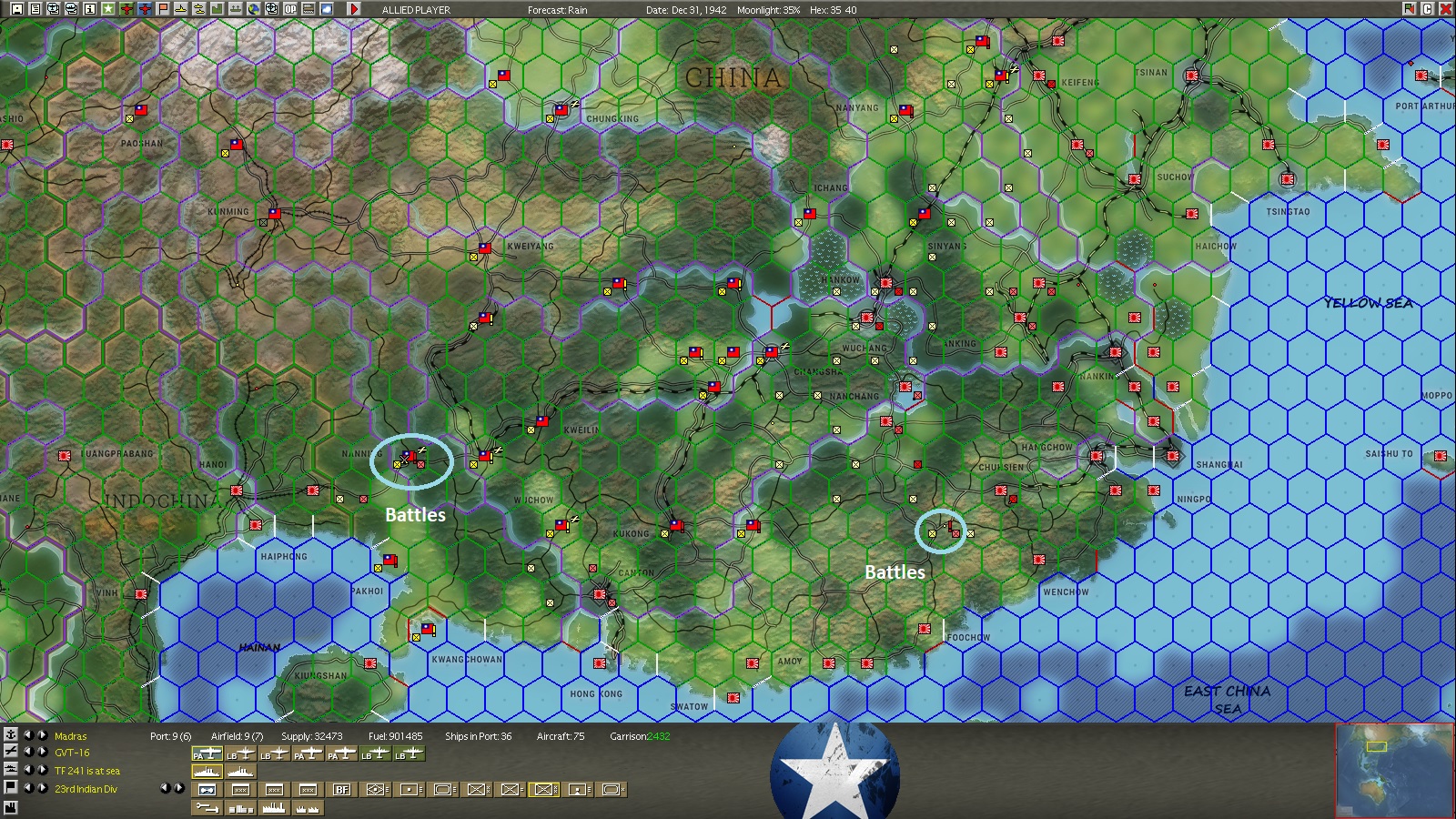Click the OP operations icon in the toolbar
The image size is (1456, 819).
tap(288, 8)
